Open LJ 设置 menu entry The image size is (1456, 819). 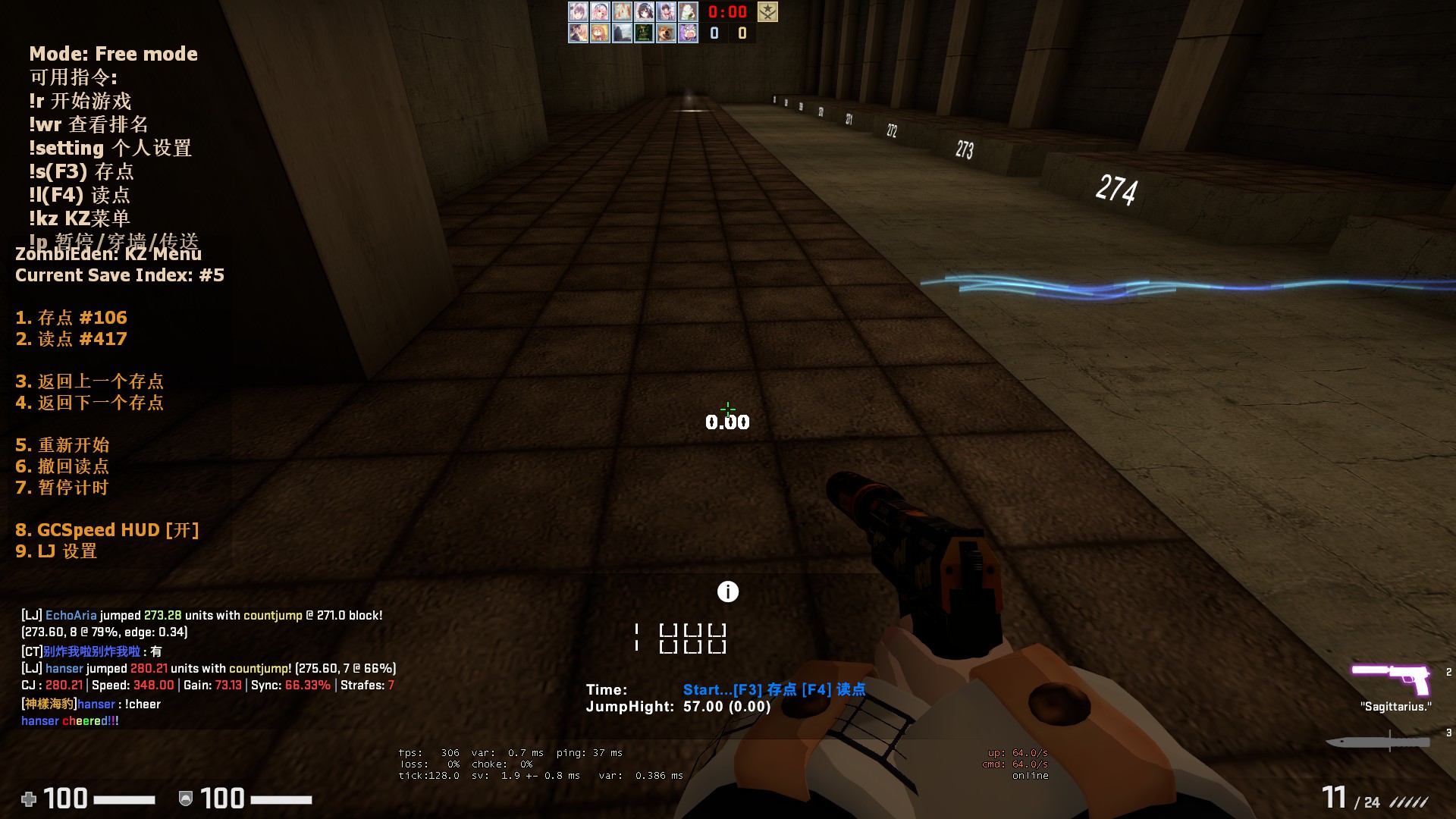click(56, 551)
